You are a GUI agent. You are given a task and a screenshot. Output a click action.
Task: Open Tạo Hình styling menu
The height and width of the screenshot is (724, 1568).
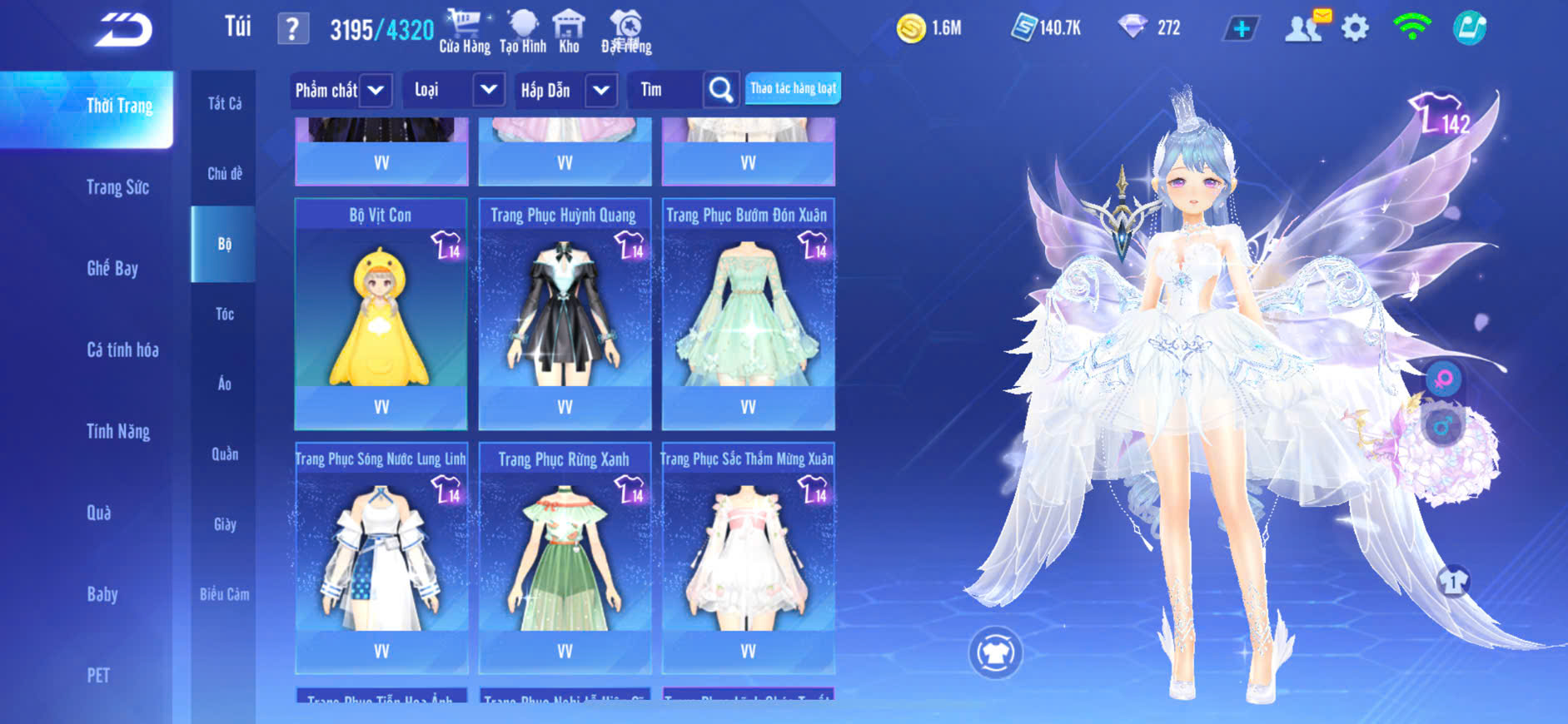(x=523, y=32)
